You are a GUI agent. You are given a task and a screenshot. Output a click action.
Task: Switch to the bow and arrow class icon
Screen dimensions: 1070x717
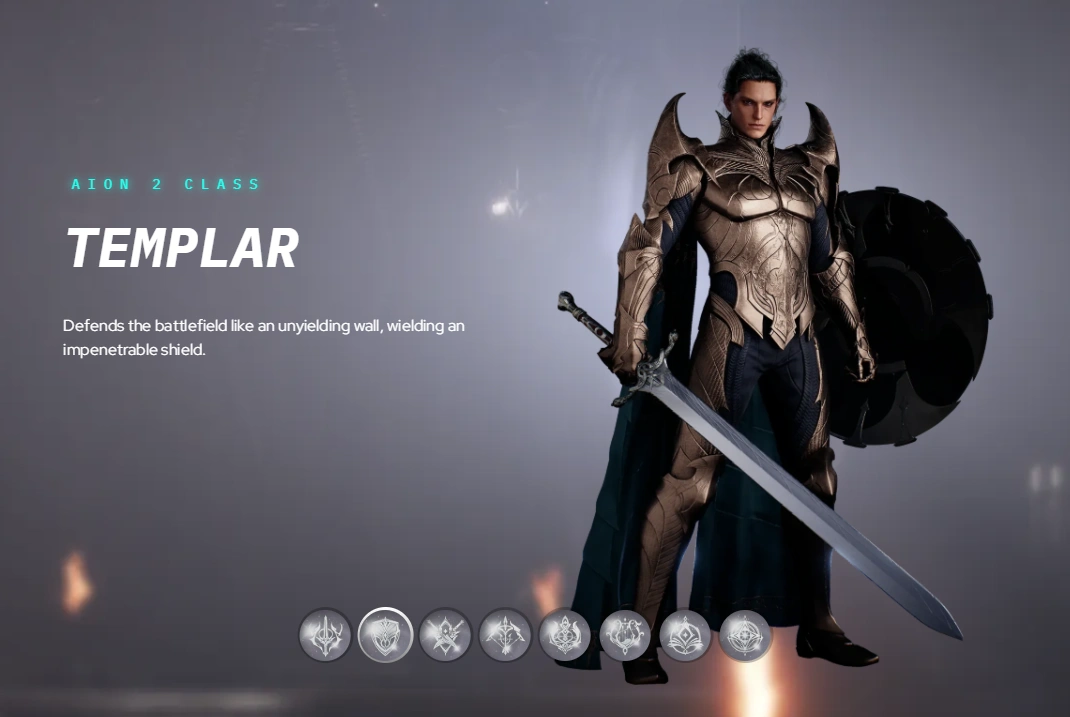(x=505, y=635)
